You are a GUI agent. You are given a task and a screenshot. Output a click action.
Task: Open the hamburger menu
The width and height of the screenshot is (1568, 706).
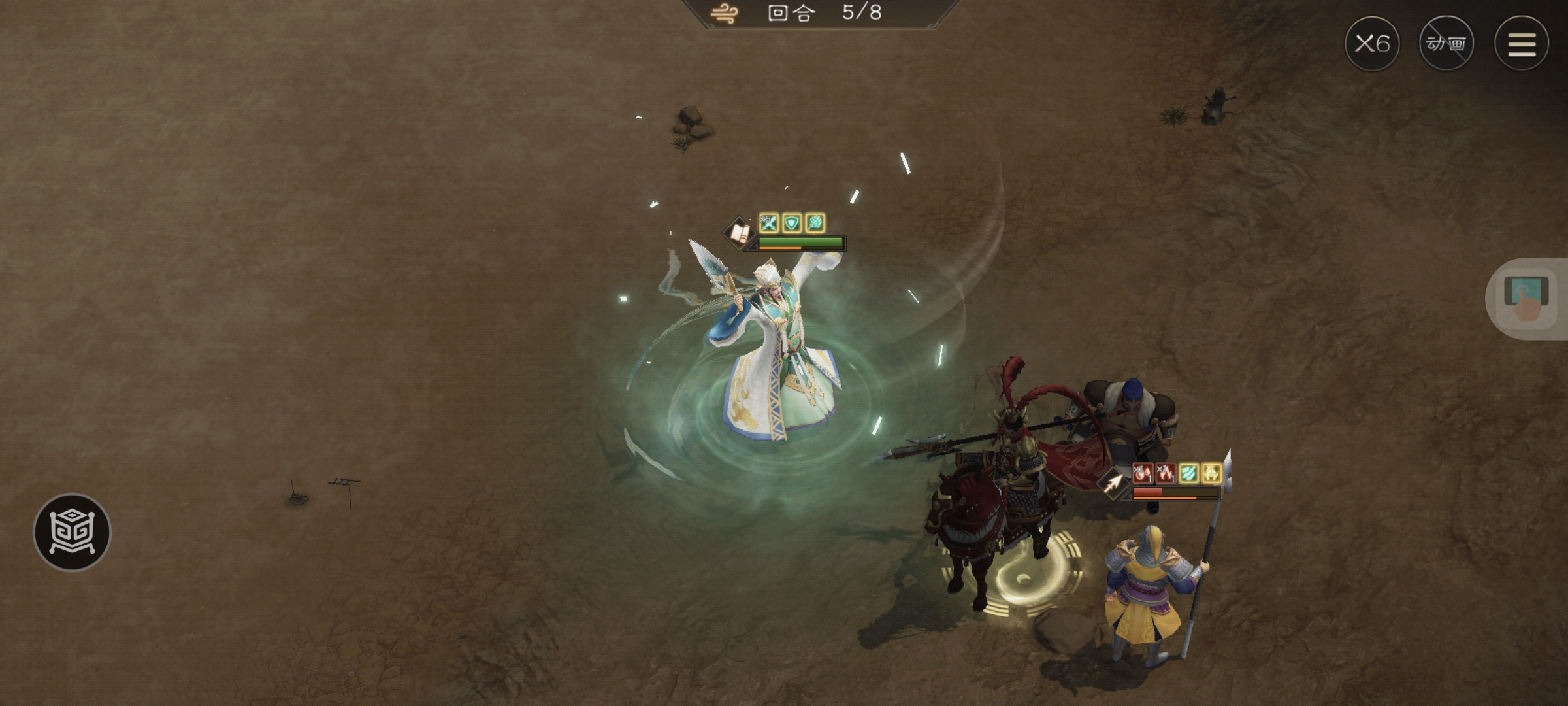tap(1521, 44)
